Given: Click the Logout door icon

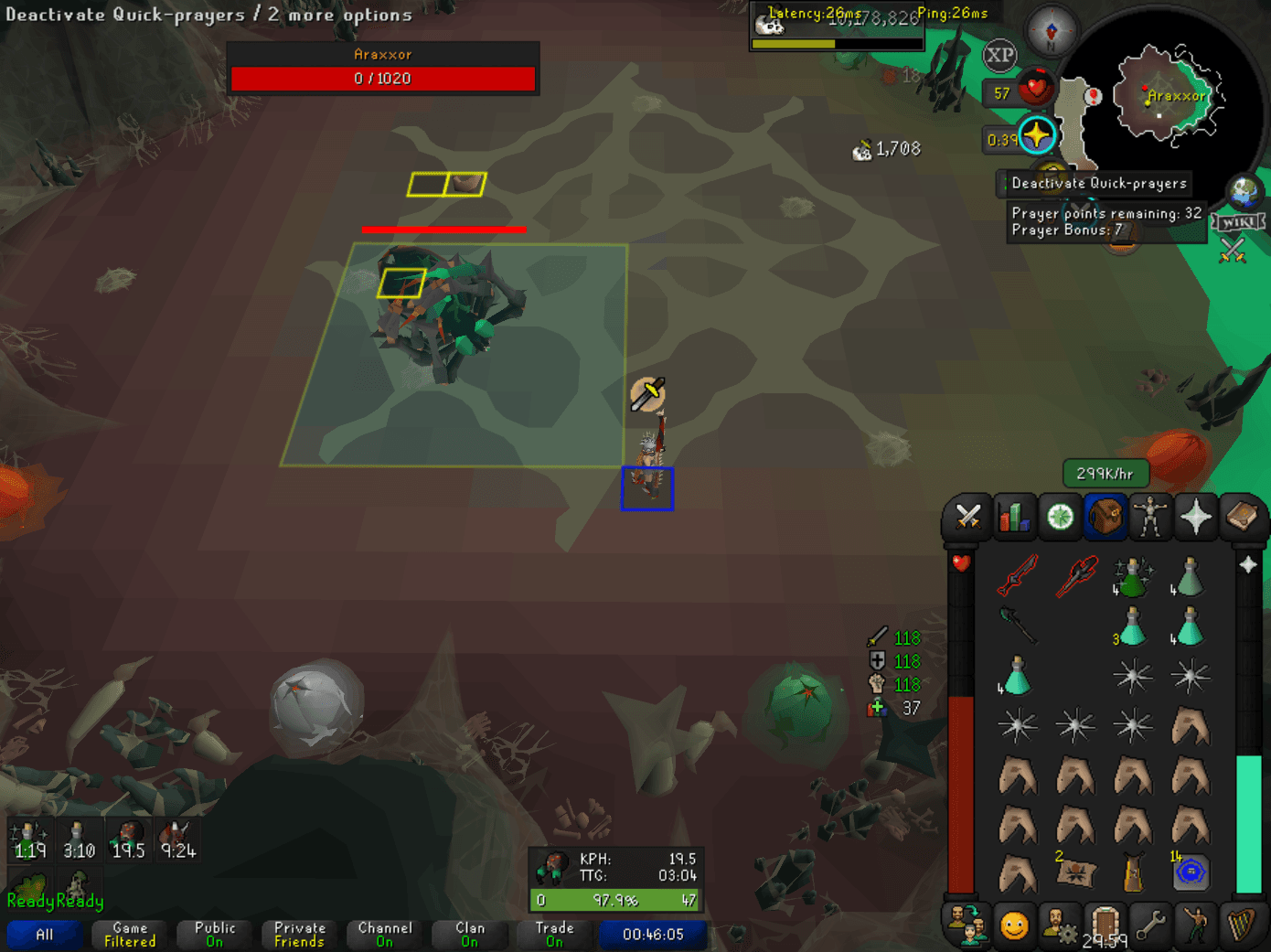Looking at the screenshot, I should point(1105,925).
